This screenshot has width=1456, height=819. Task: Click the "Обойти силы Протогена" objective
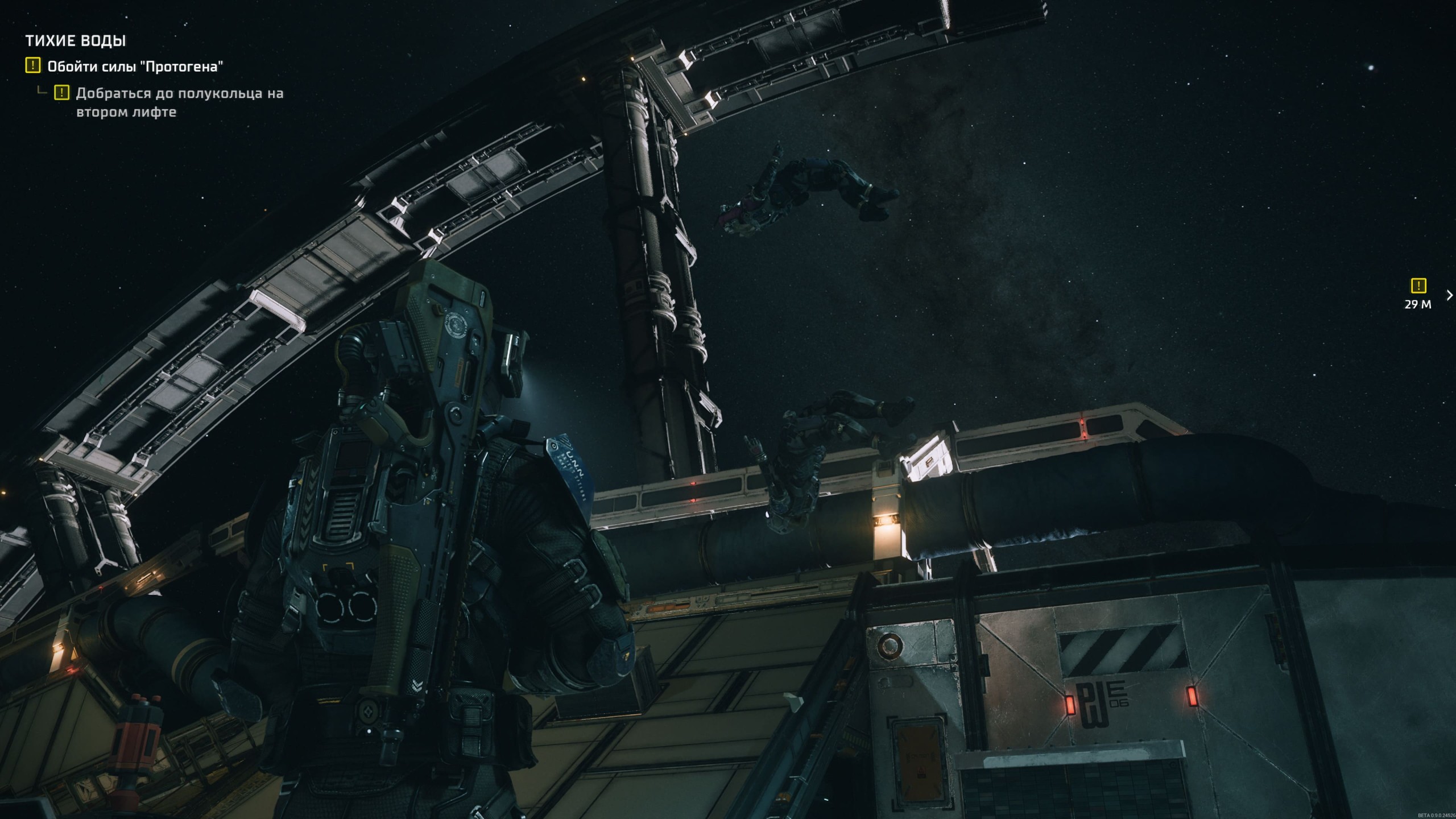(x=135, y=67)
